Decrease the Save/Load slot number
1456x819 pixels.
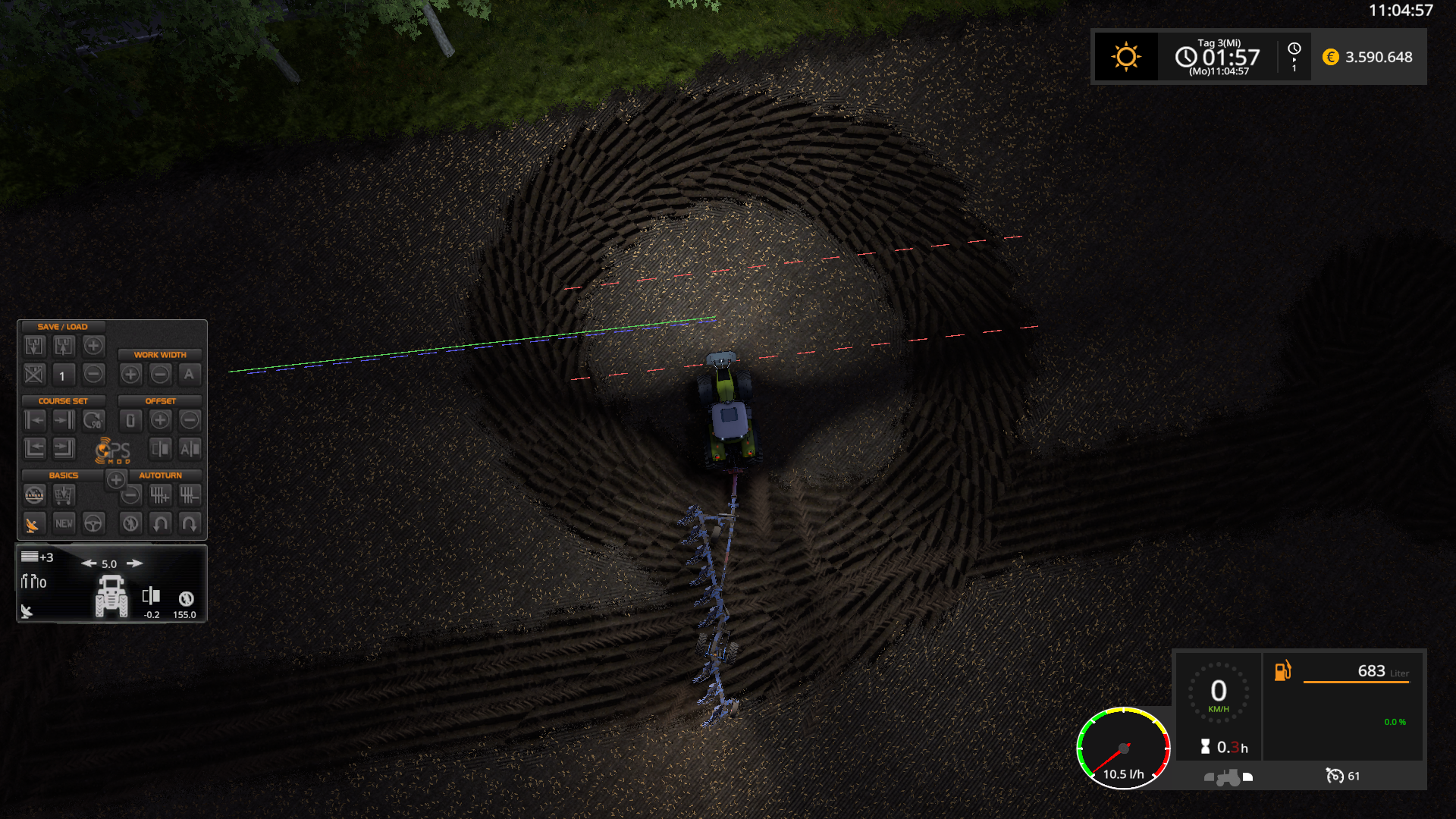tap(93, 374)
